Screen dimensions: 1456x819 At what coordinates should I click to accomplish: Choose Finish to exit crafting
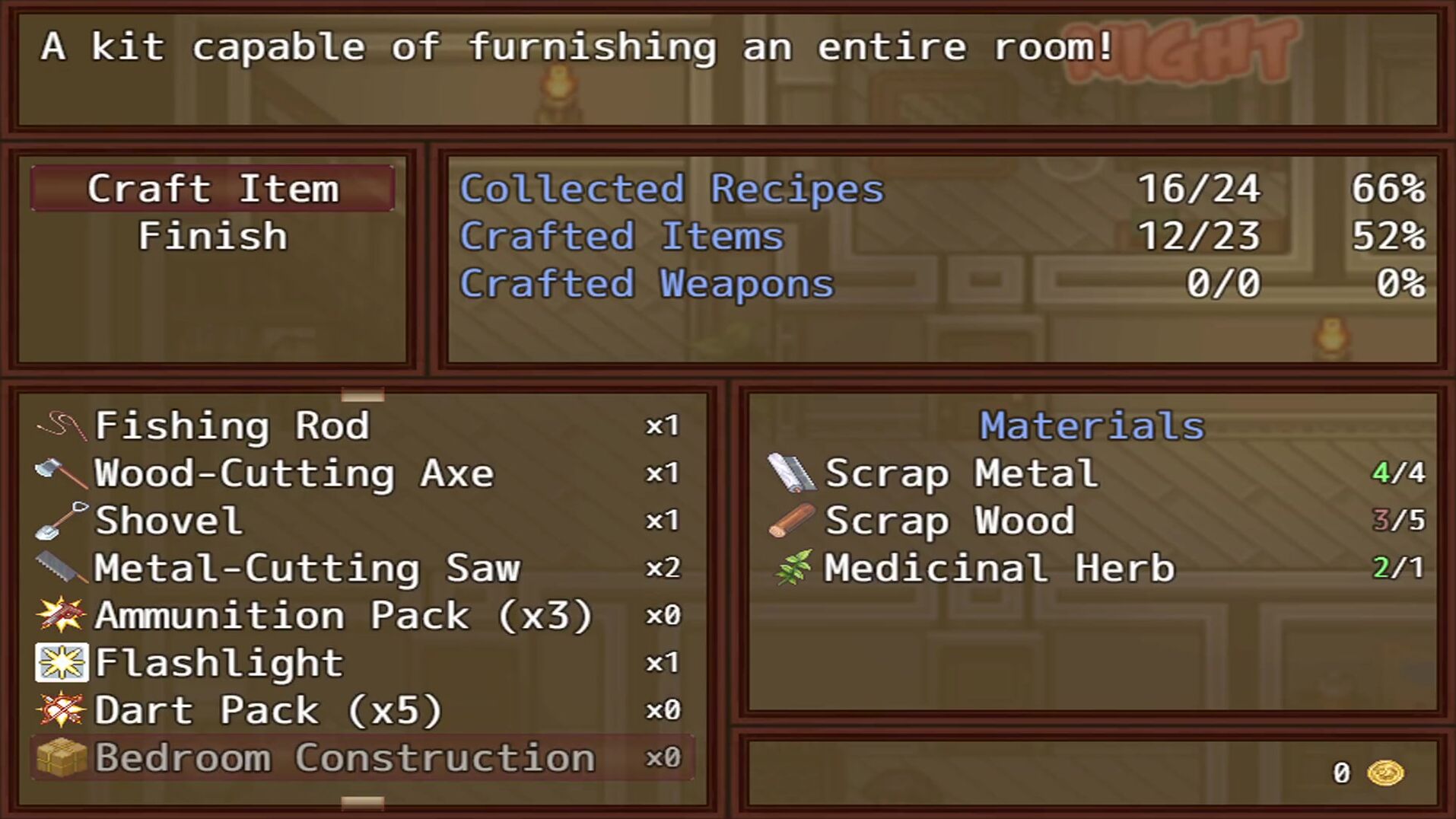(x=212, y=236)
